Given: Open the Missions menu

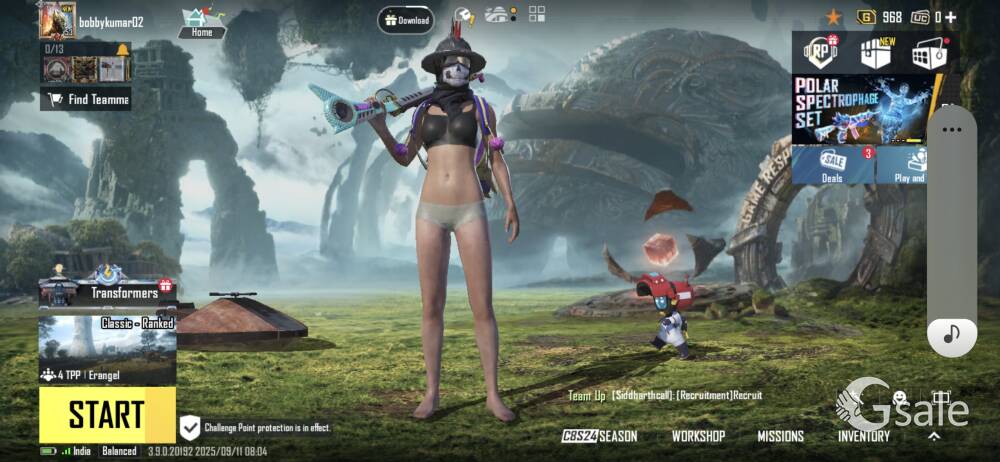Looking at the screenshot, I should [x=780, y=436].
